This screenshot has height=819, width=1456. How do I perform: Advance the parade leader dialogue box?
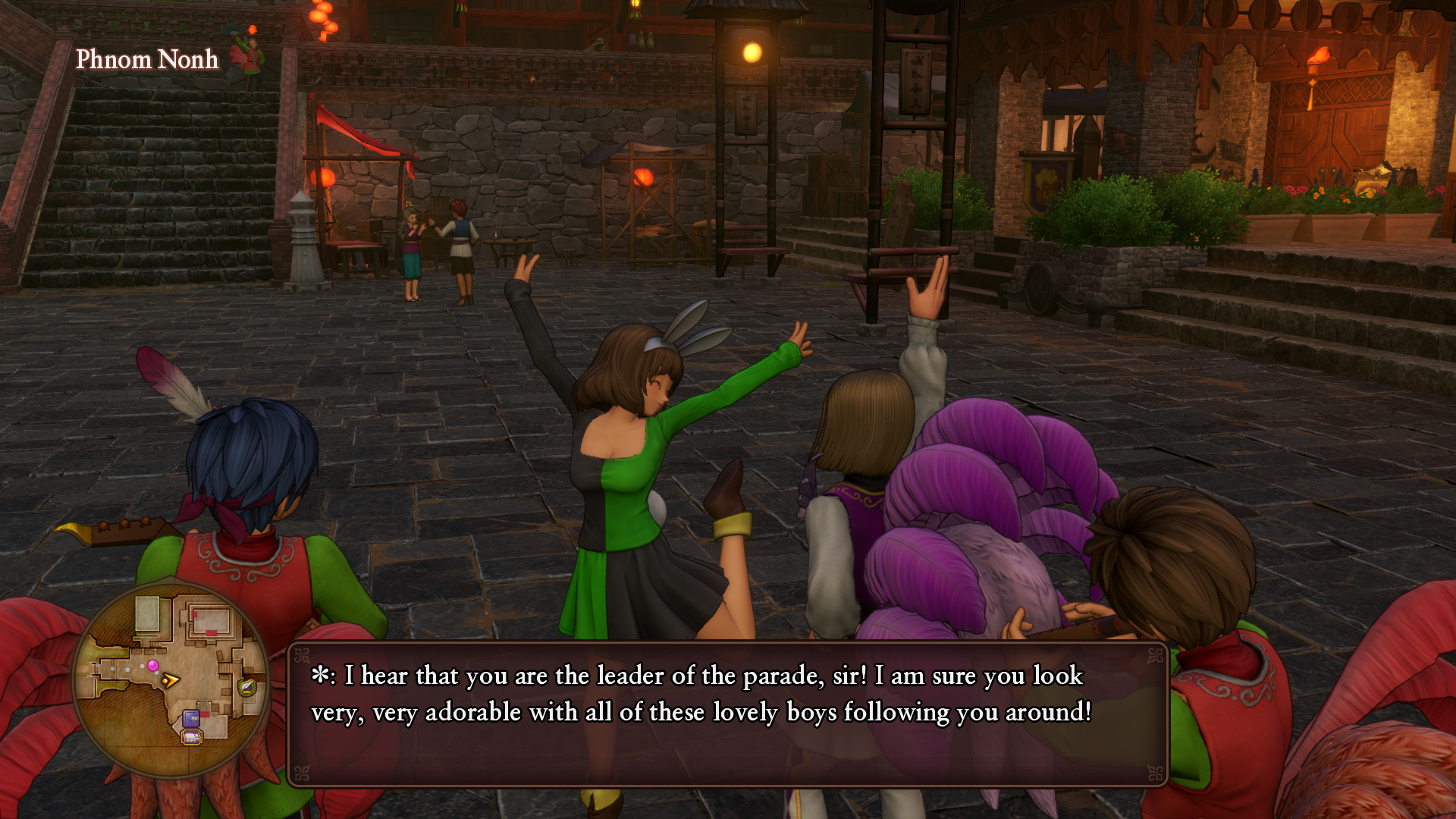[x=727, y=714]
